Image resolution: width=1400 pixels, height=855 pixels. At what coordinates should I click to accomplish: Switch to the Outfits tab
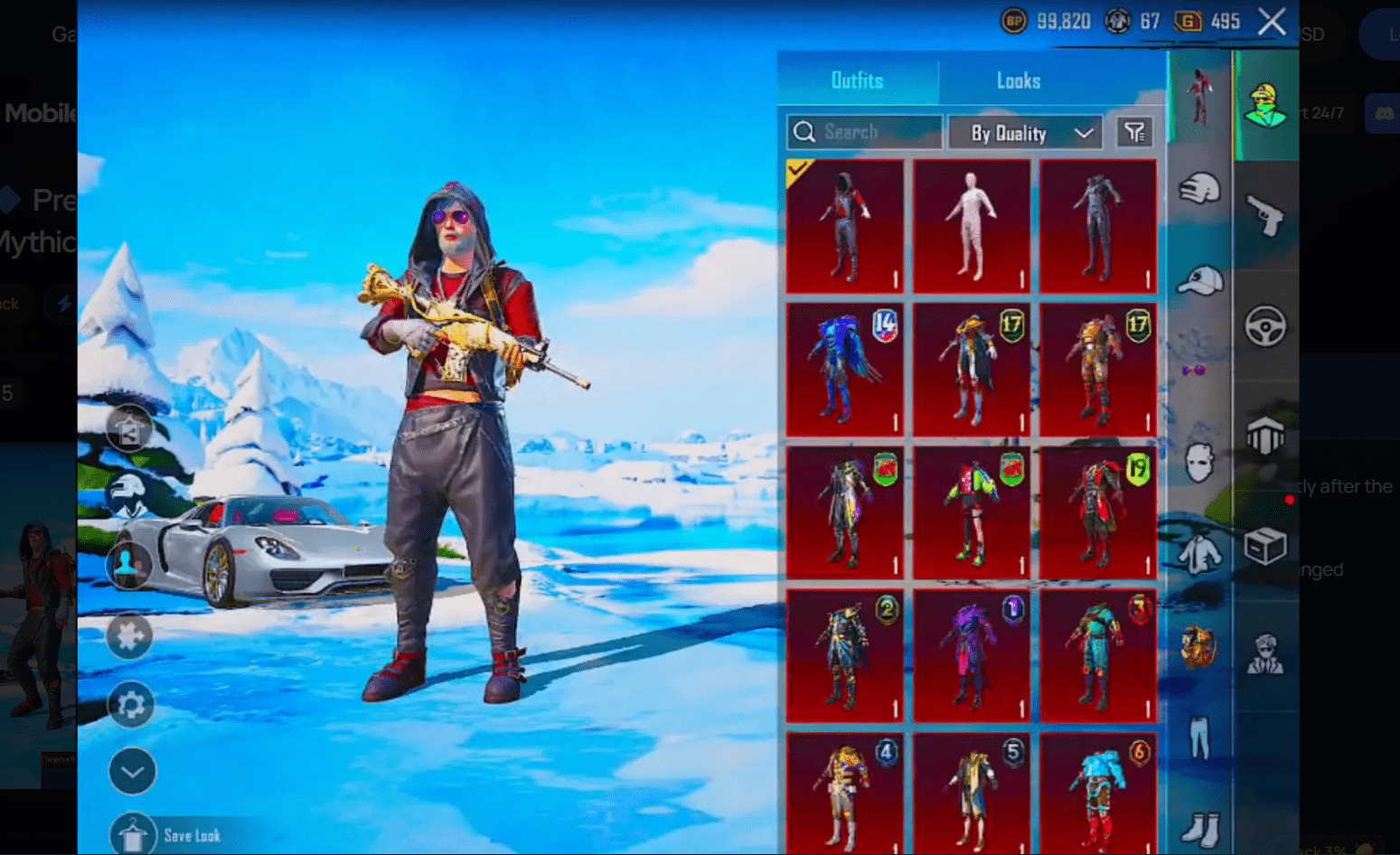tap(857, 80)
